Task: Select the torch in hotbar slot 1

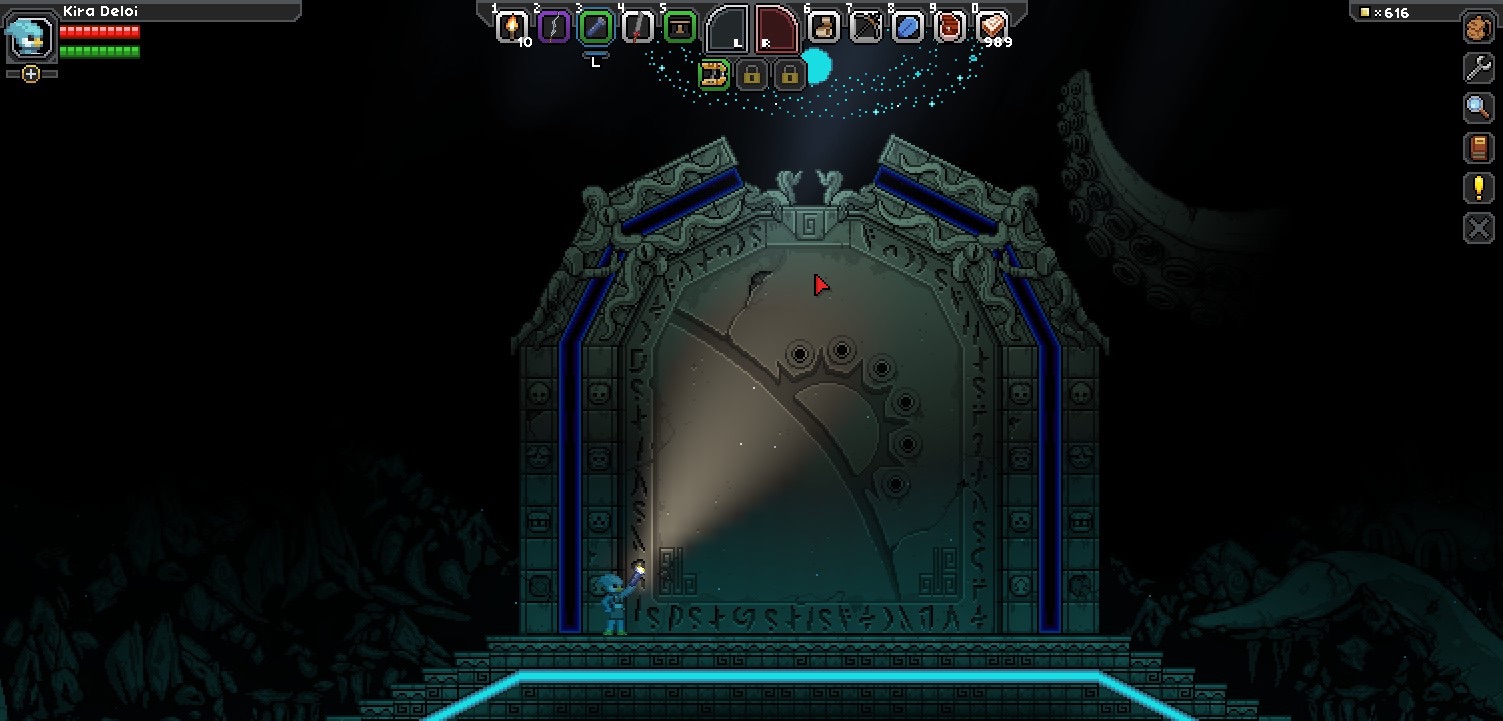Action: 512,26
